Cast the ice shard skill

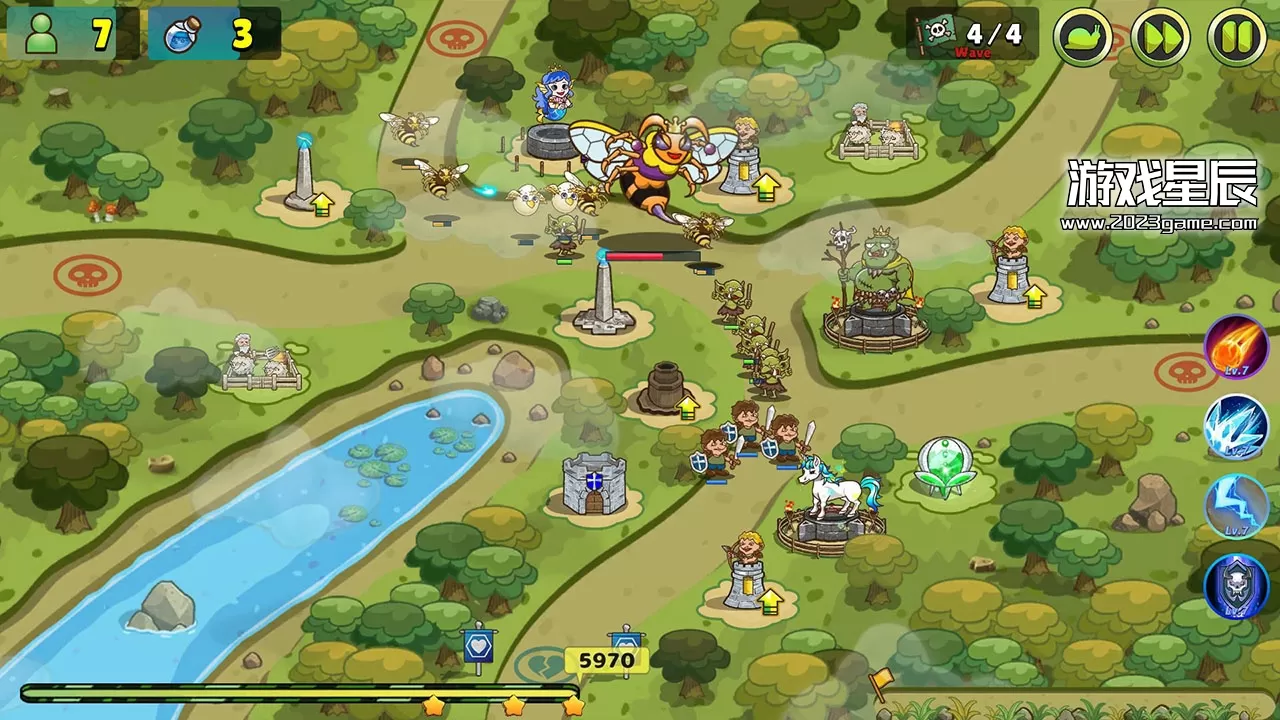[1237, 427]
